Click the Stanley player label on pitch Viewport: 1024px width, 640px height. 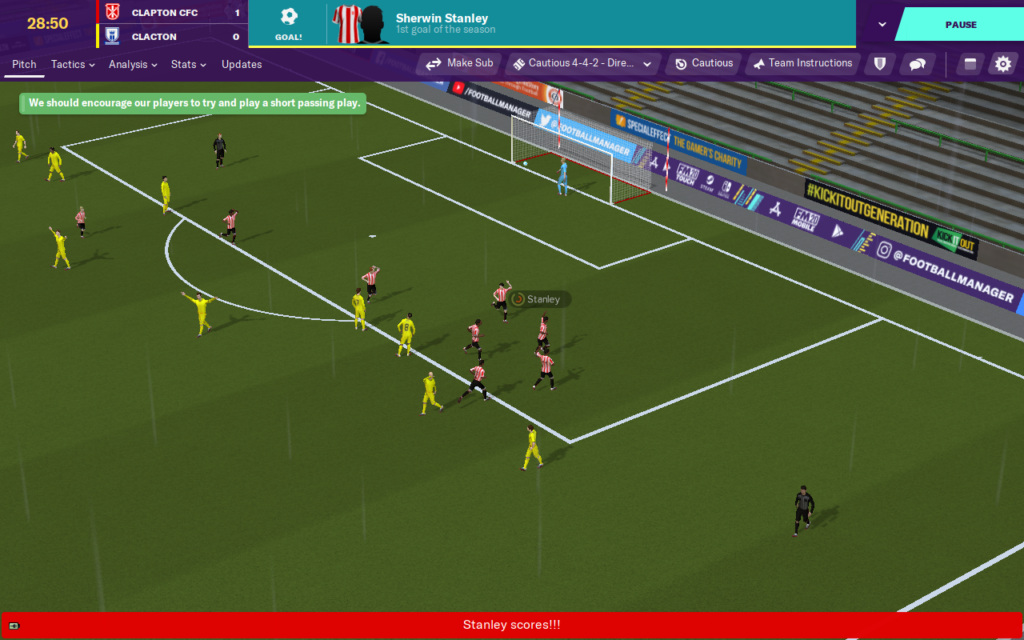[x=542, y=299]
